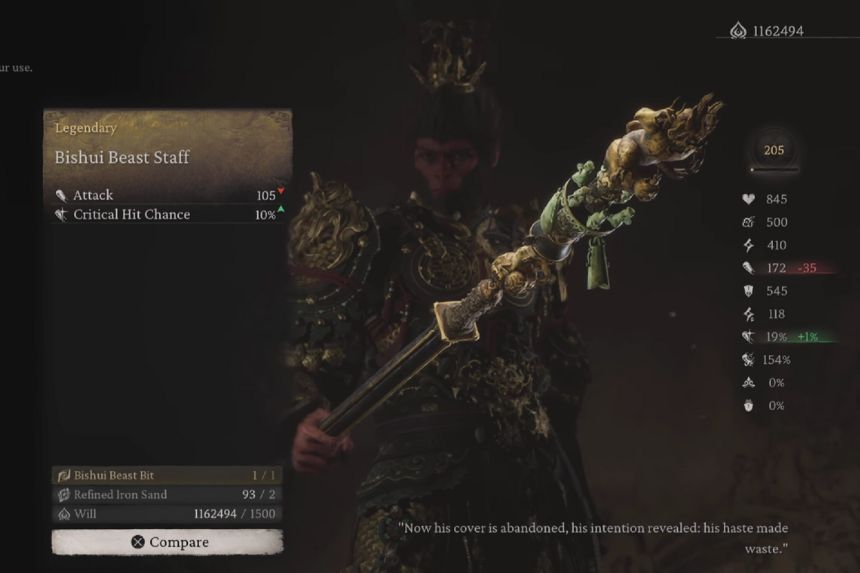Click the Compare button

tap(167, 542)
